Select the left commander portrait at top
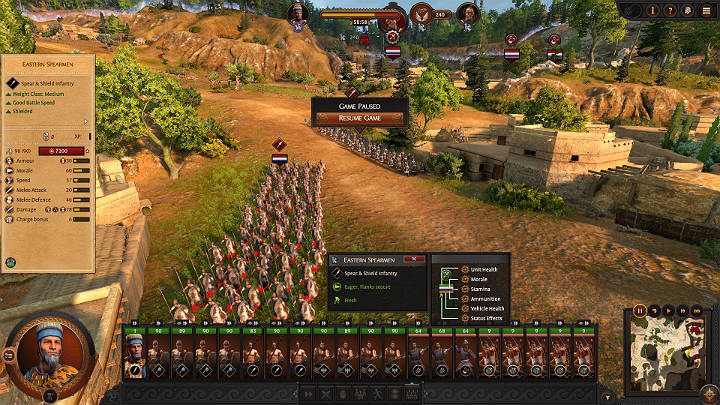 coord(298,14)
